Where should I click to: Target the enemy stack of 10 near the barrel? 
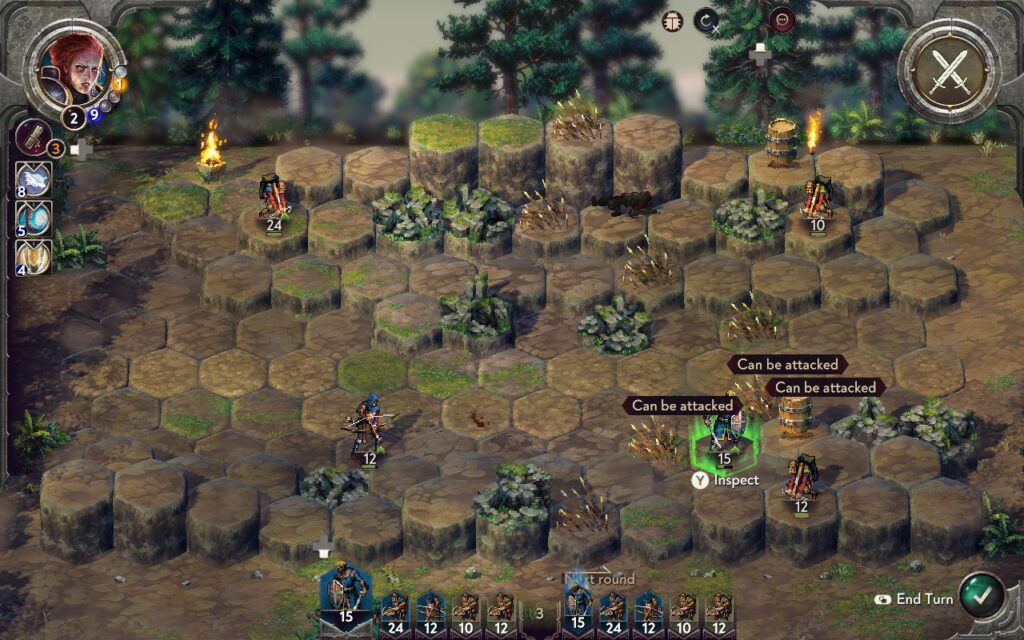(818, 200)
